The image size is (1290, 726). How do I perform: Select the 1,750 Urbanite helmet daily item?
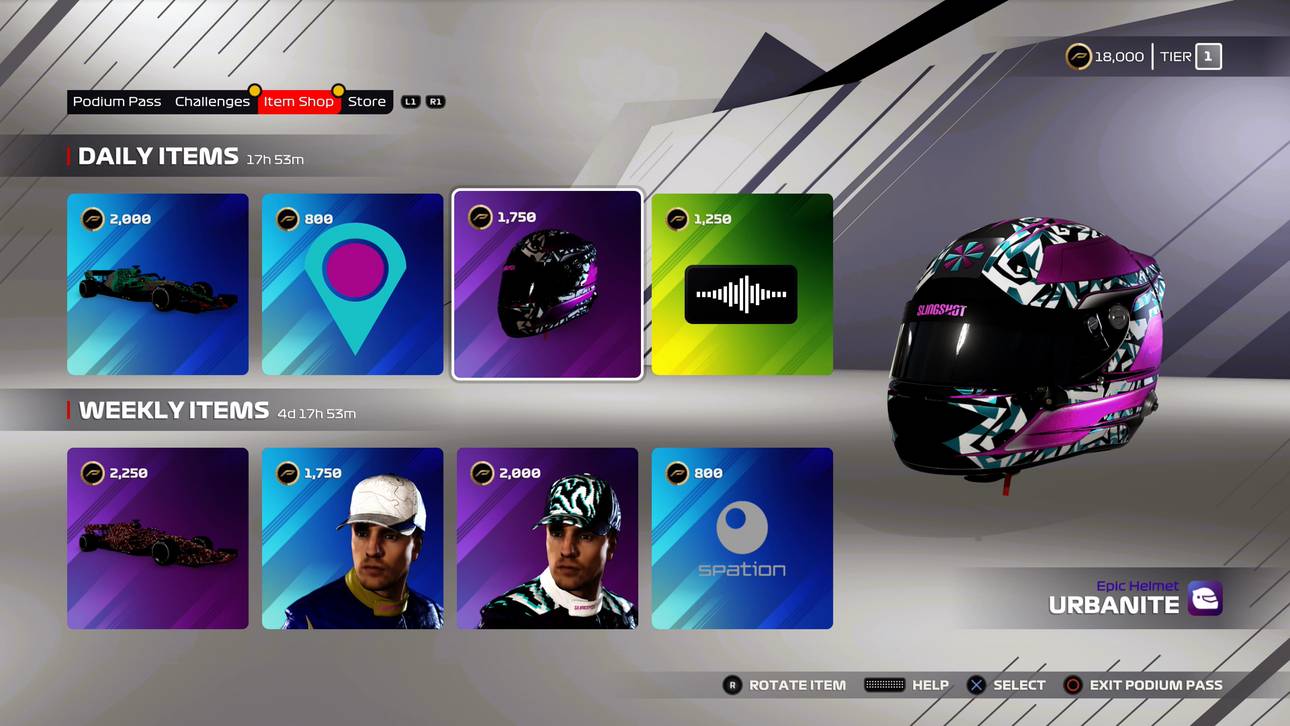click(547, 285)
